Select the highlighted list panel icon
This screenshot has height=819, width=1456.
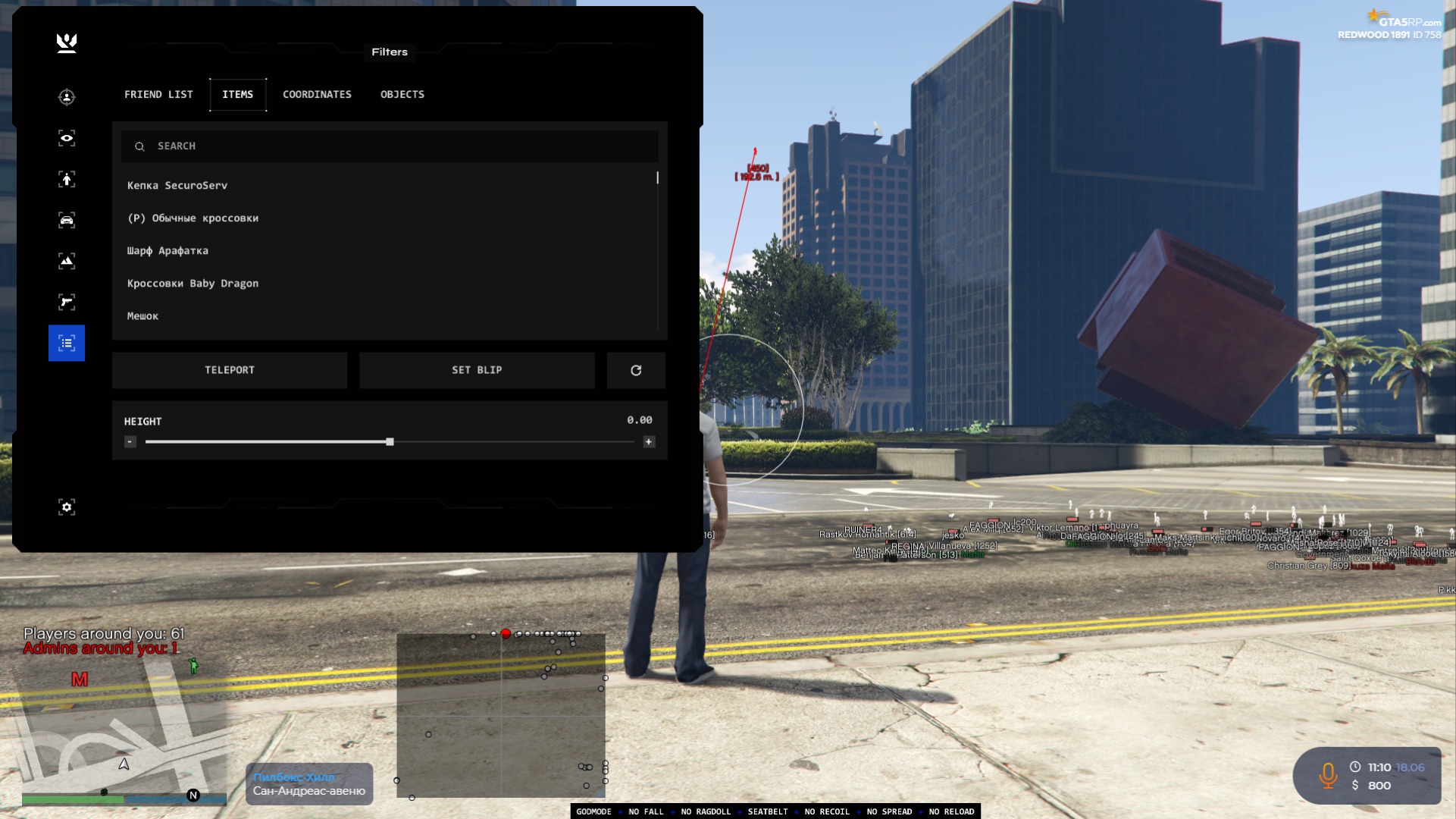[67, 343]
